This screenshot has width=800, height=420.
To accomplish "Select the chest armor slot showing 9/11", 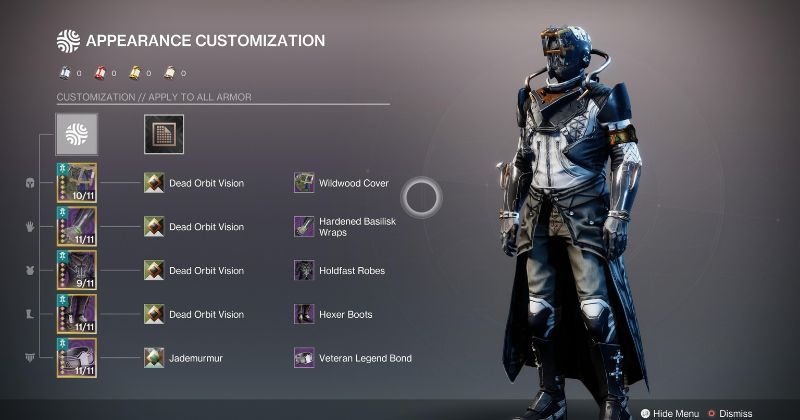I will coord(76,270).
